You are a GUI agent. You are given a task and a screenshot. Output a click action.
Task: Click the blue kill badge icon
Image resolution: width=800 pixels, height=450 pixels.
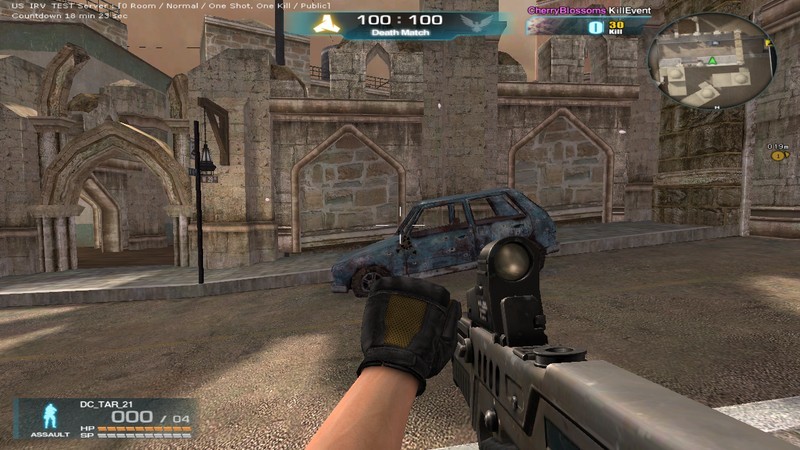595,27
